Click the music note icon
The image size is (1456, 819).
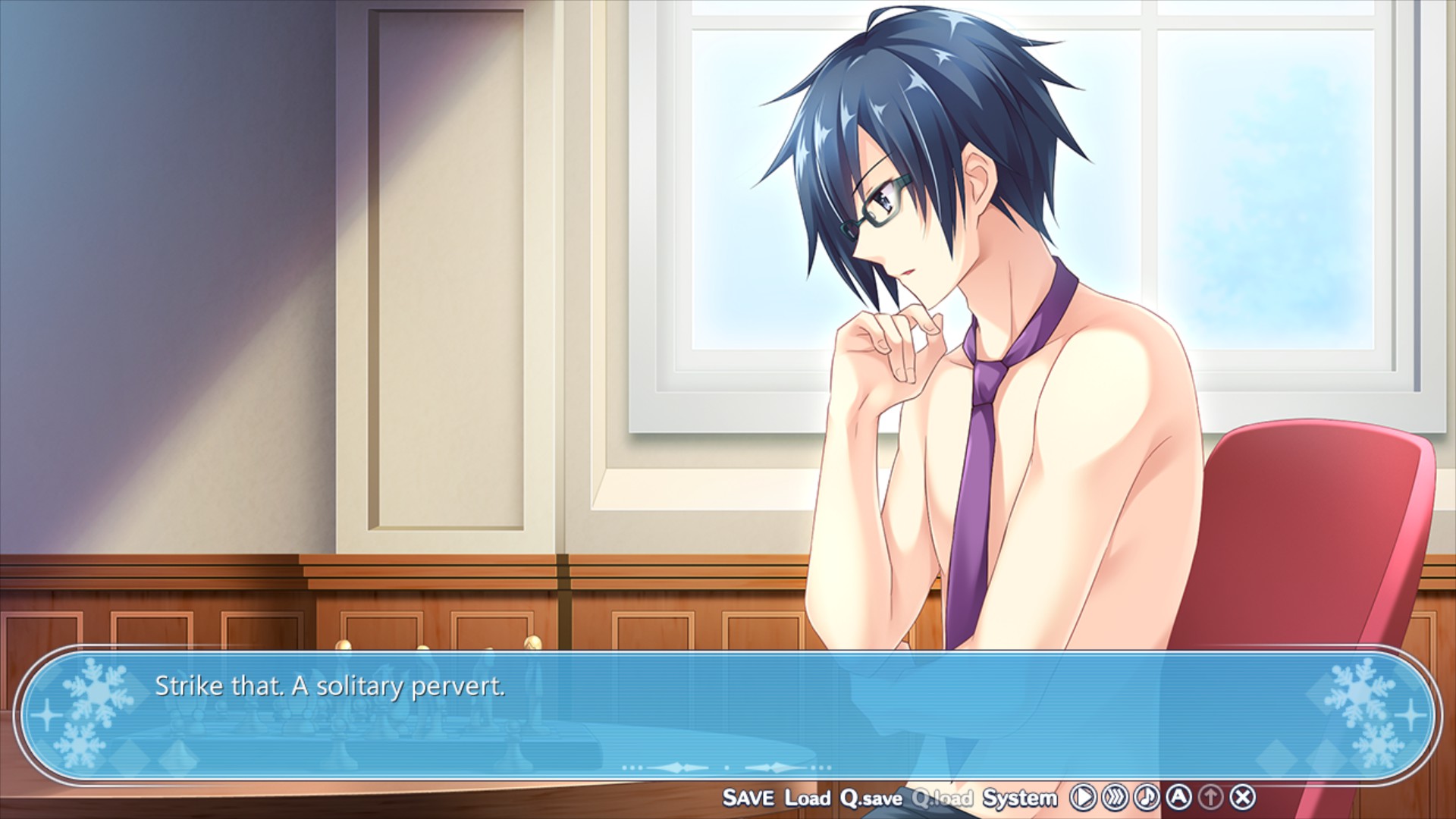(1147, 797)
